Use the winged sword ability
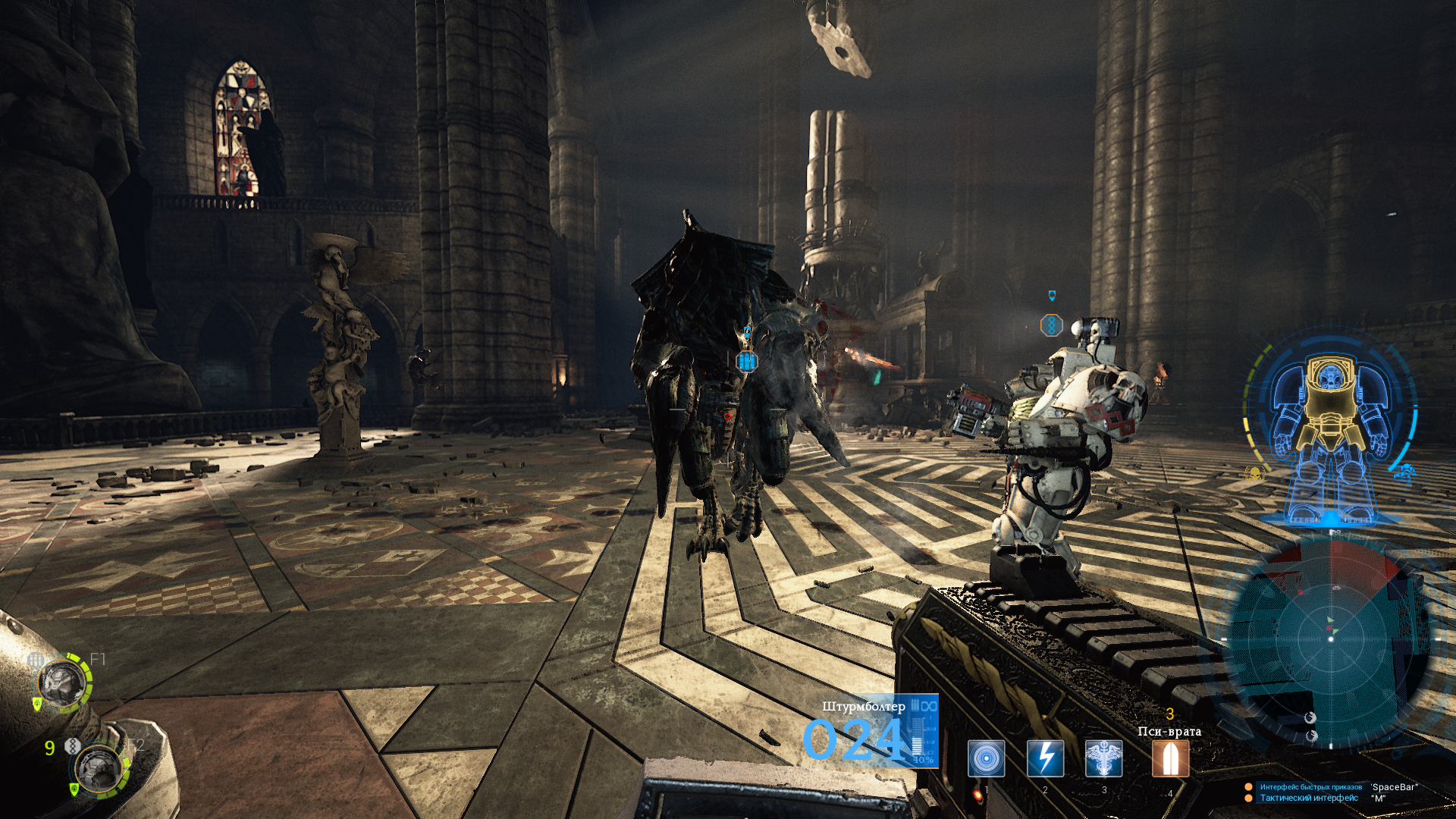The height and width of the screenshot is (819, 1456). (1103, 758)
